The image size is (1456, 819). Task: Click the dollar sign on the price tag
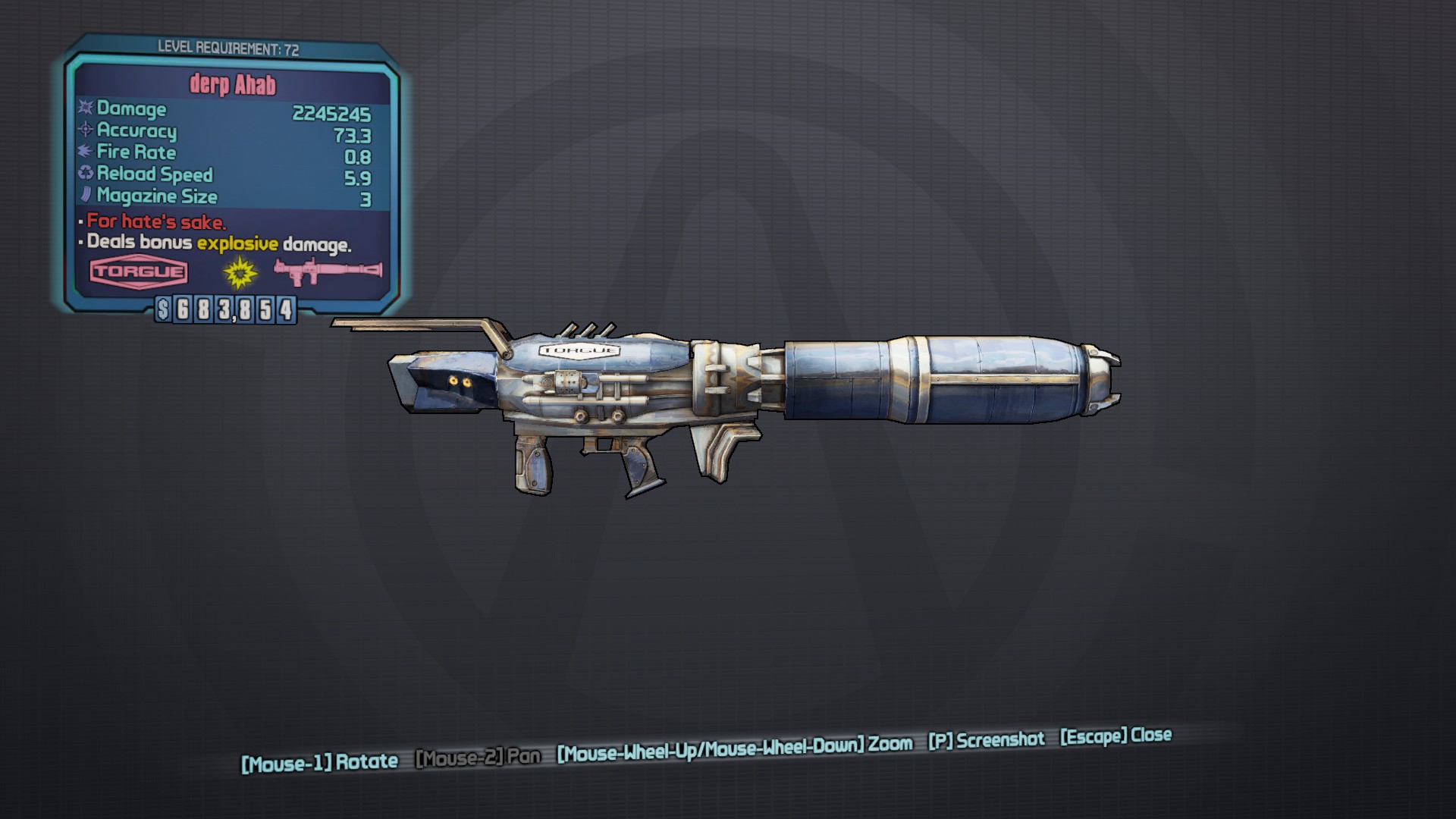coord(164,309)
